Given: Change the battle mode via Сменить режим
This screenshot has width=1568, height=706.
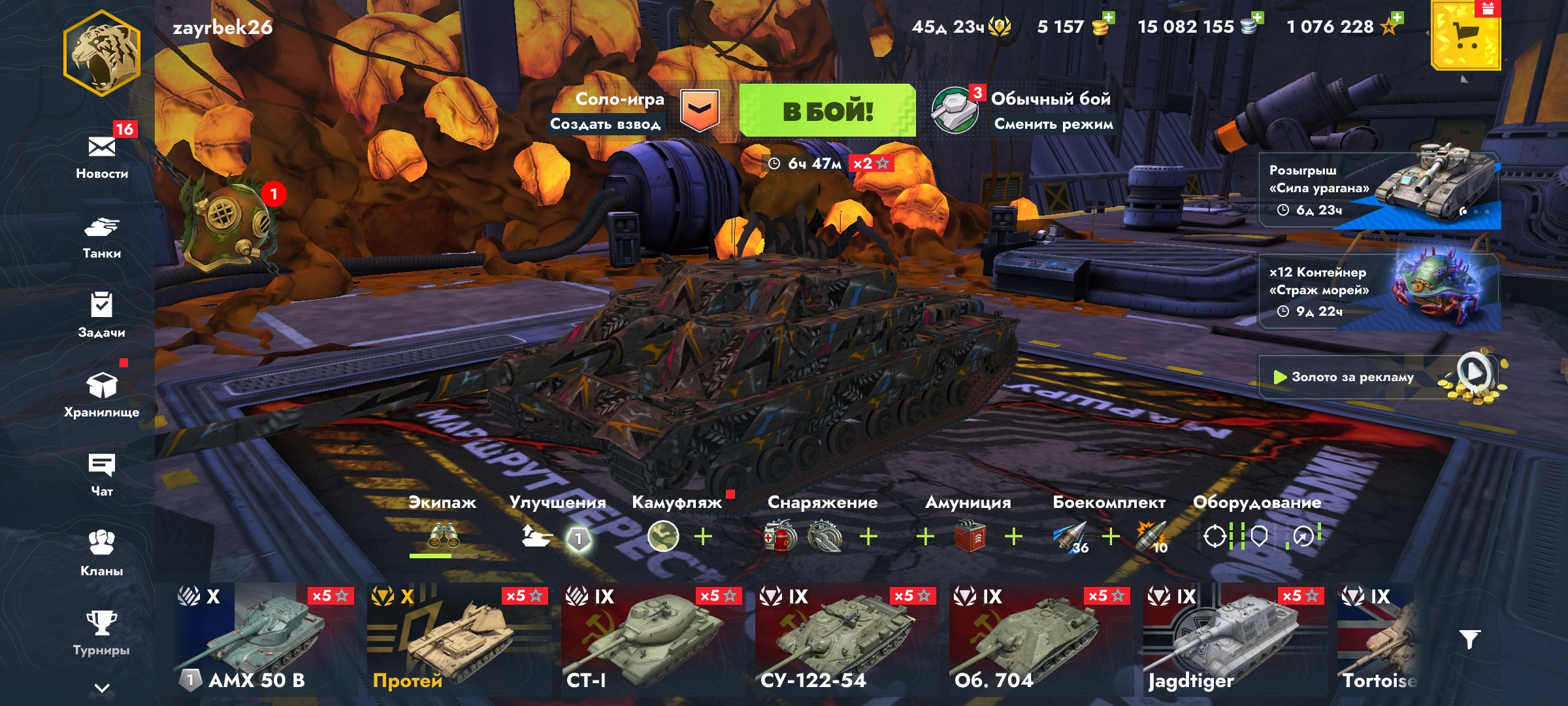Looking at the screenshot, I should (1053, 124).
